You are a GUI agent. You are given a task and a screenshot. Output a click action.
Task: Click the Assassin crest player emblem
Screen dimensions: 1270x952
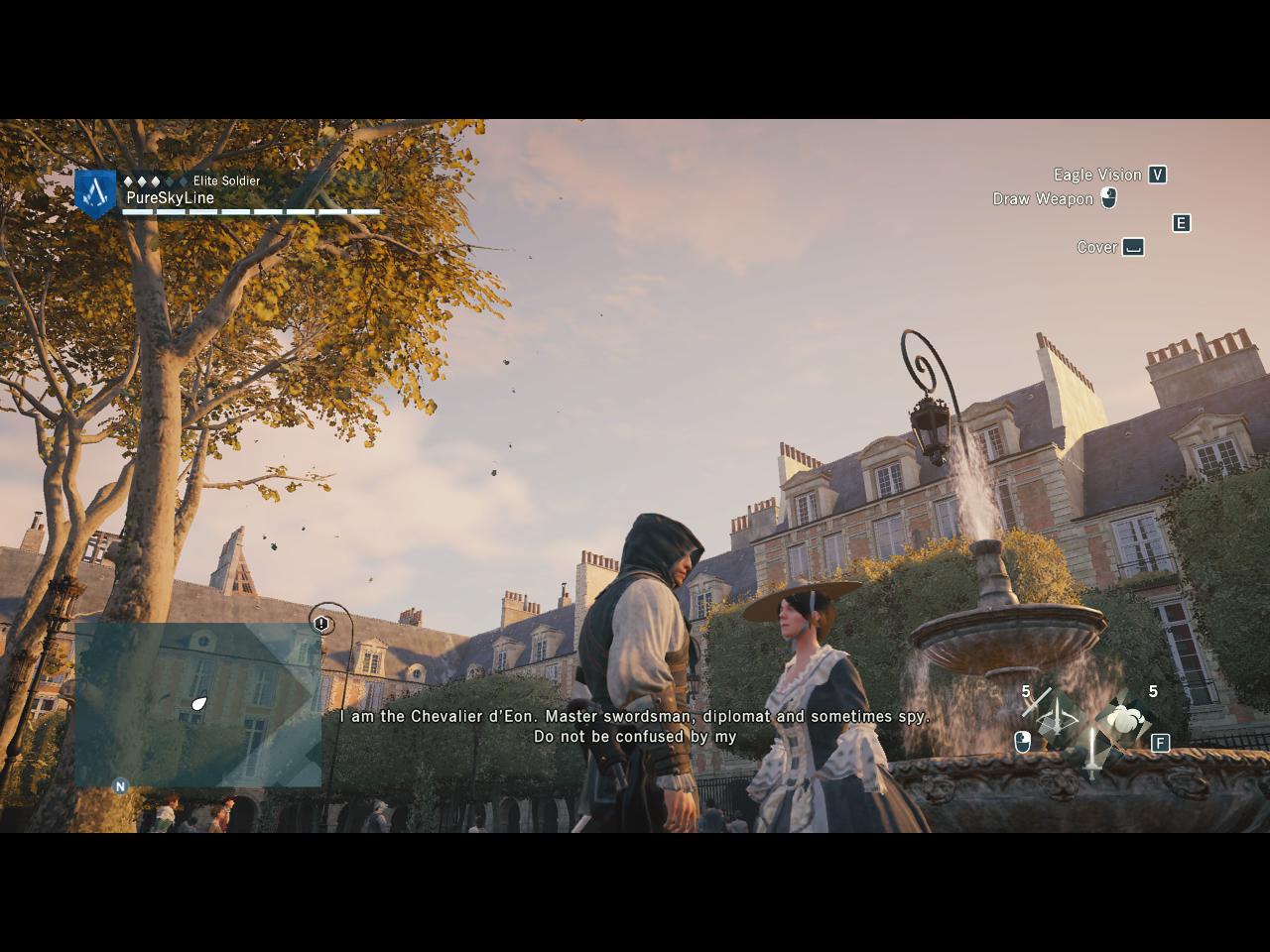point(95,192)
